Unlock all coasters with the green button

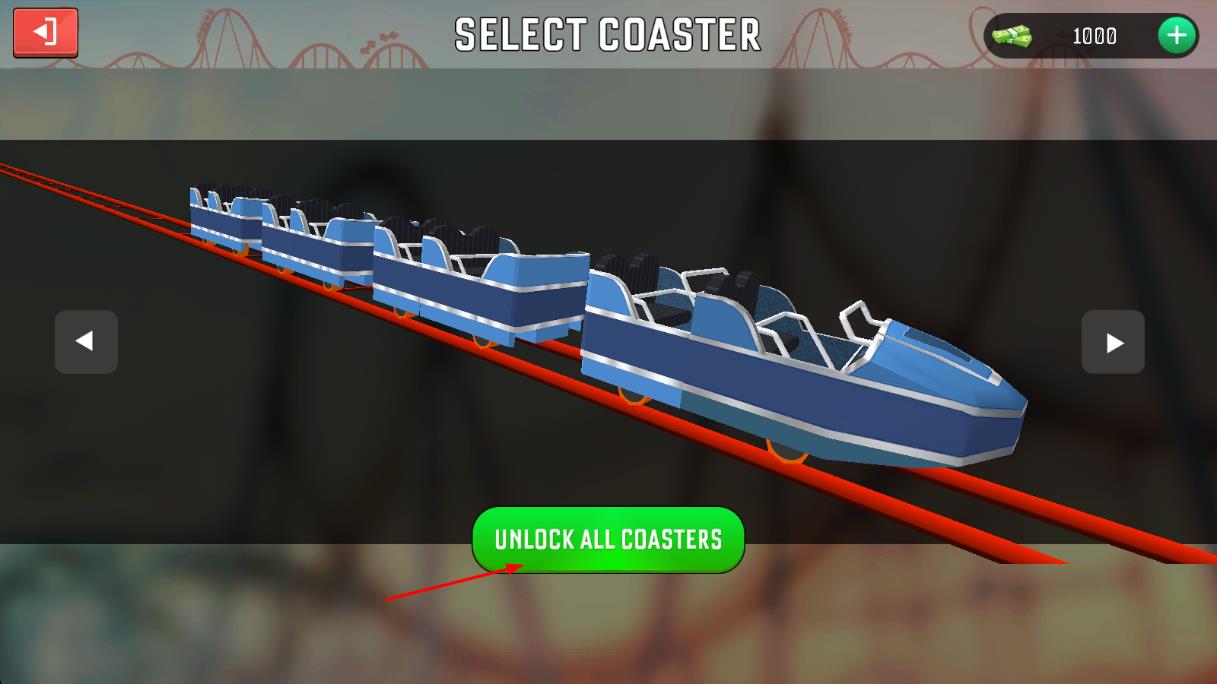coord(608,540)
